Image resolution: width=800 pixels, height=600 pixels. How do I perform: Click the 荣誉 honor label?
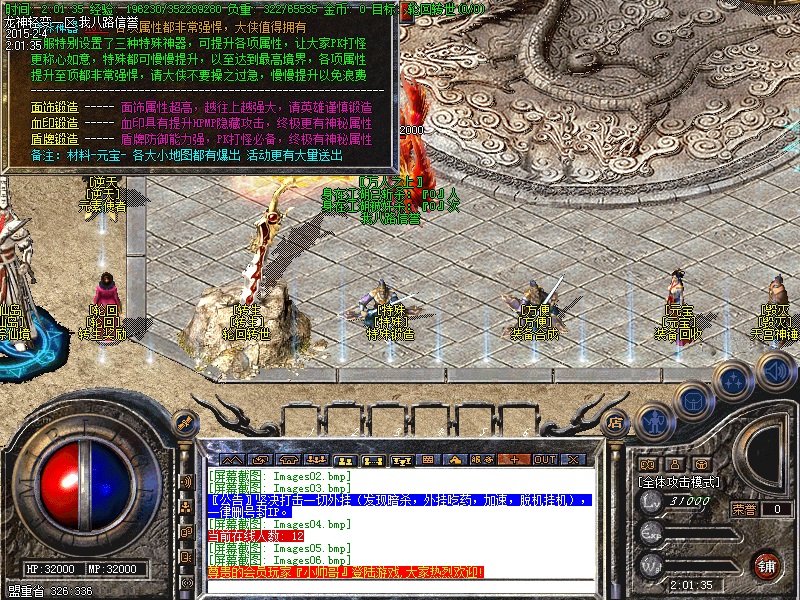pyautogui.click(x=744, y=509)
